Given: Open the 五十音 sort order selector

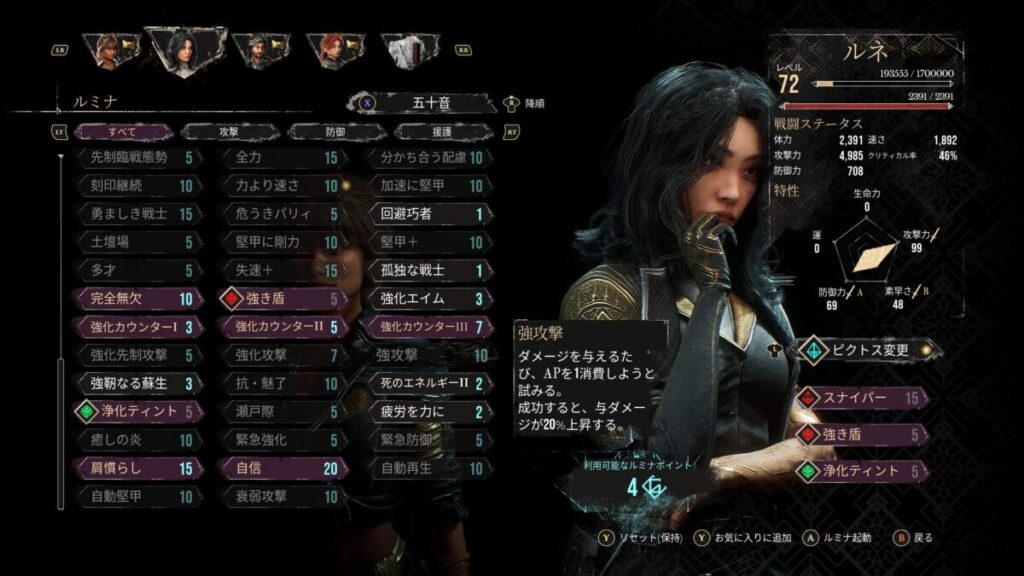Looking at the screenshot, I should (x=432, y=102).
